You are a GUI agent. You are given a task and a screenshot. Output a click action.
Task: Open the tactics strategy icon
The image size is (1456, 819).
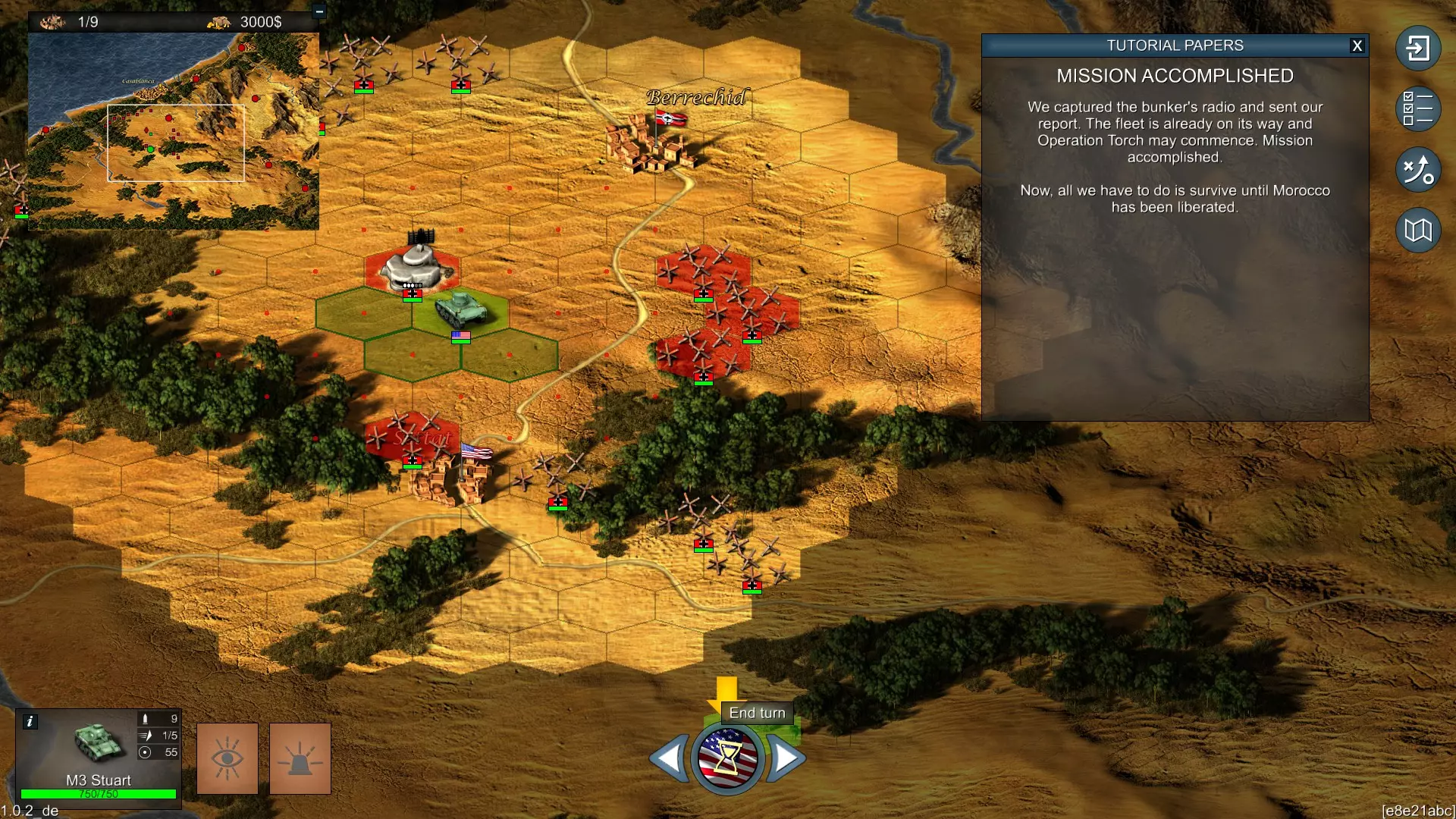pos(1417,169)
